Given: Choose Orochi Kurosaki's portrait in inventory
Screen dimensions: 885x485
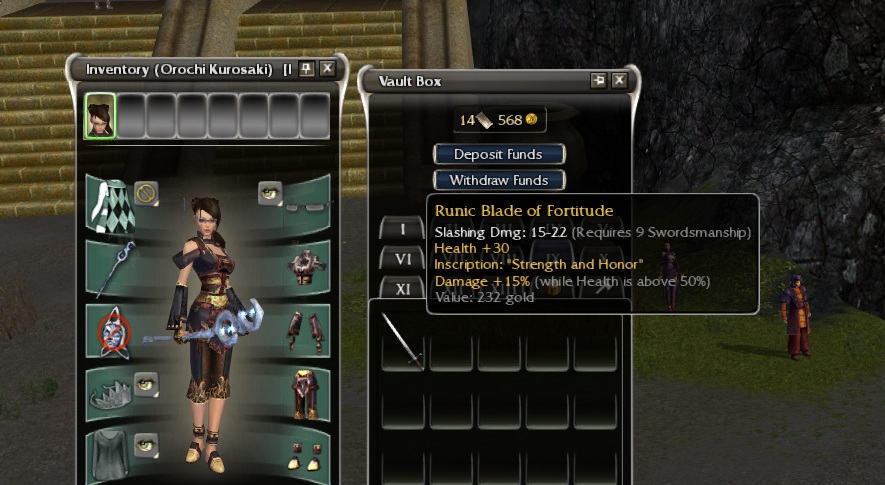Looking at the screenshot, I should click(100, 116).
